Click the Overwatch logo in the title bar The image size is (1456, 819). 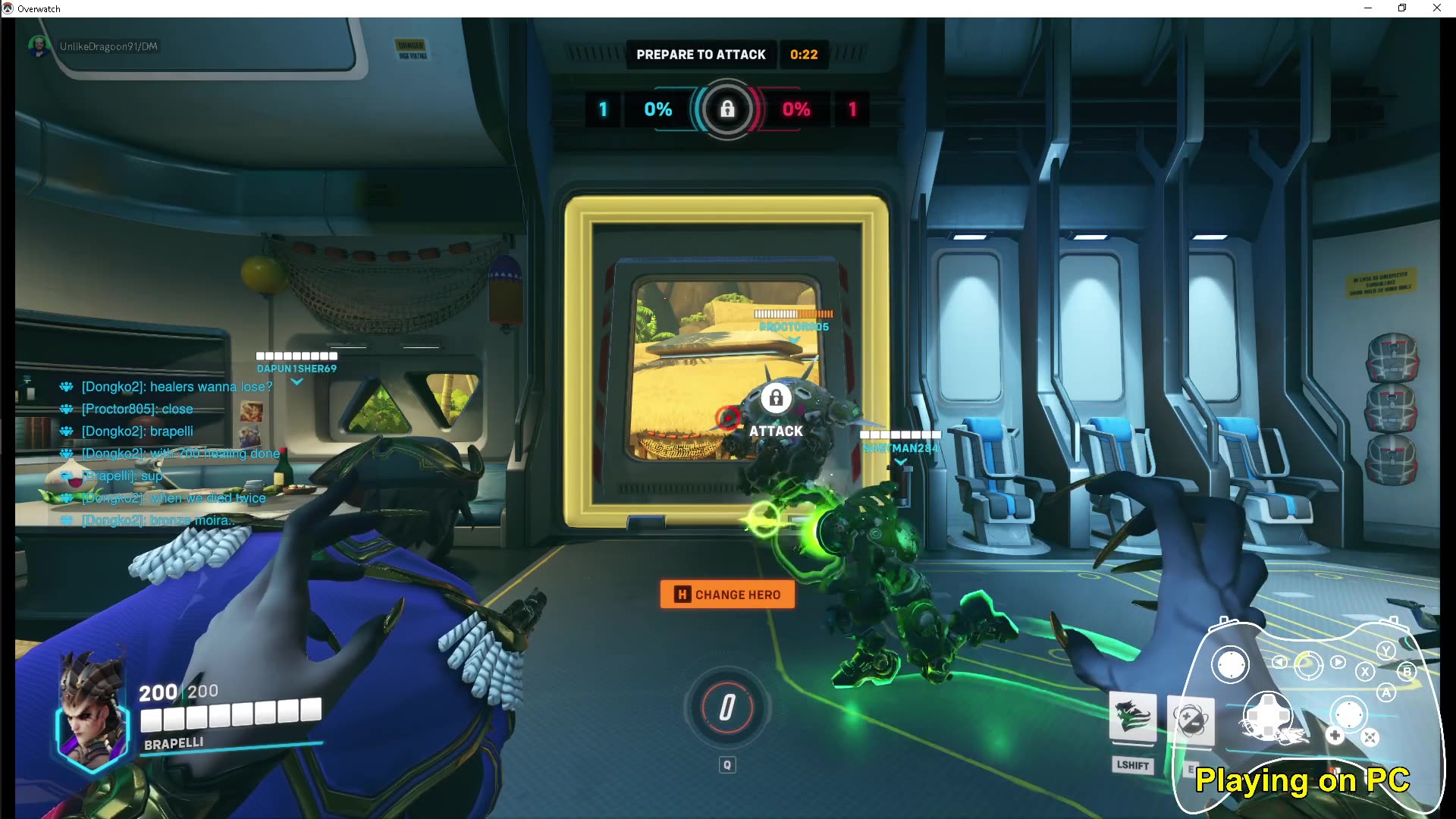[8, 8]
